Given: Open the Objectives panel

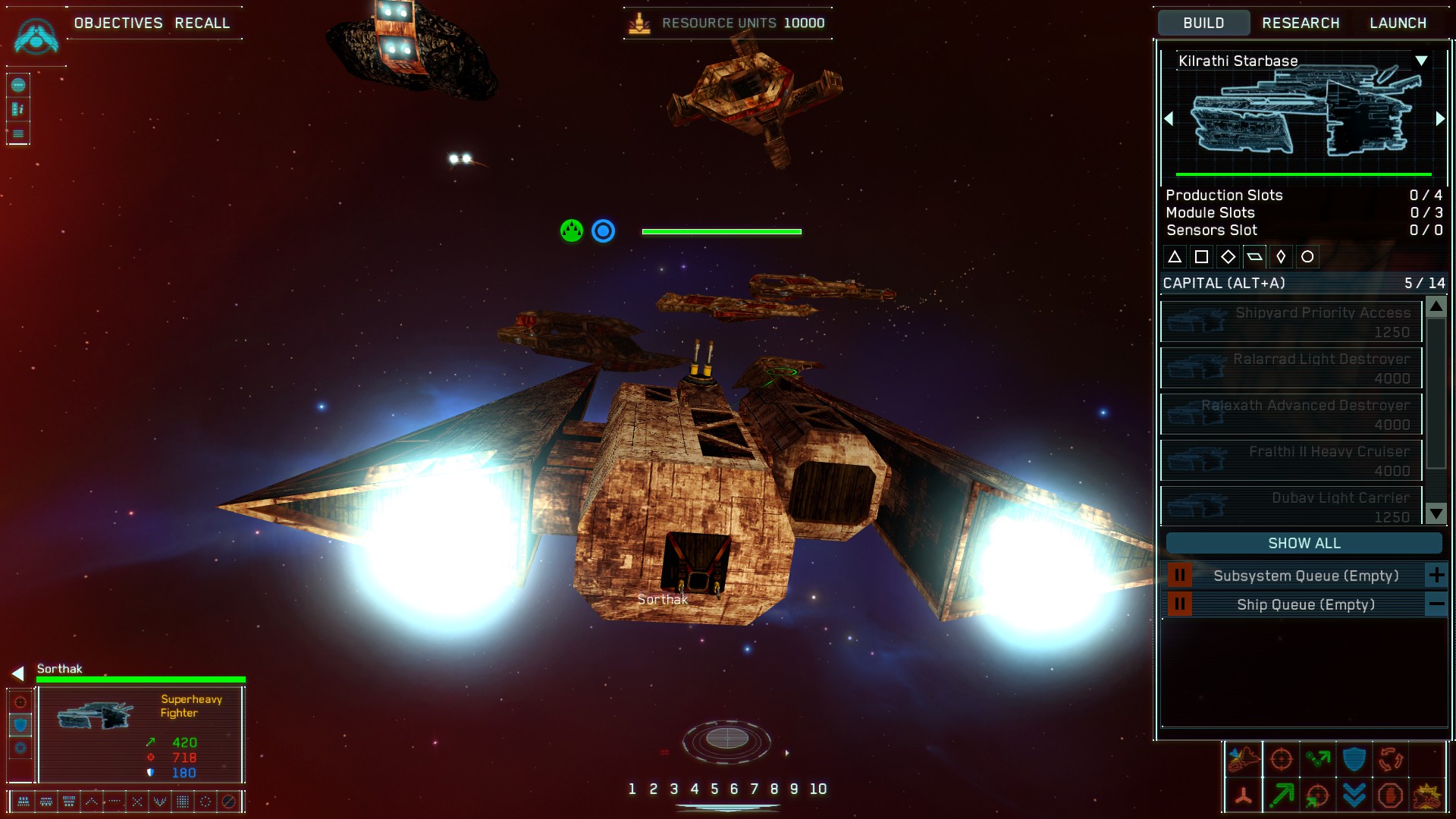Looking at the screenshot, I should tap(118, 23).
